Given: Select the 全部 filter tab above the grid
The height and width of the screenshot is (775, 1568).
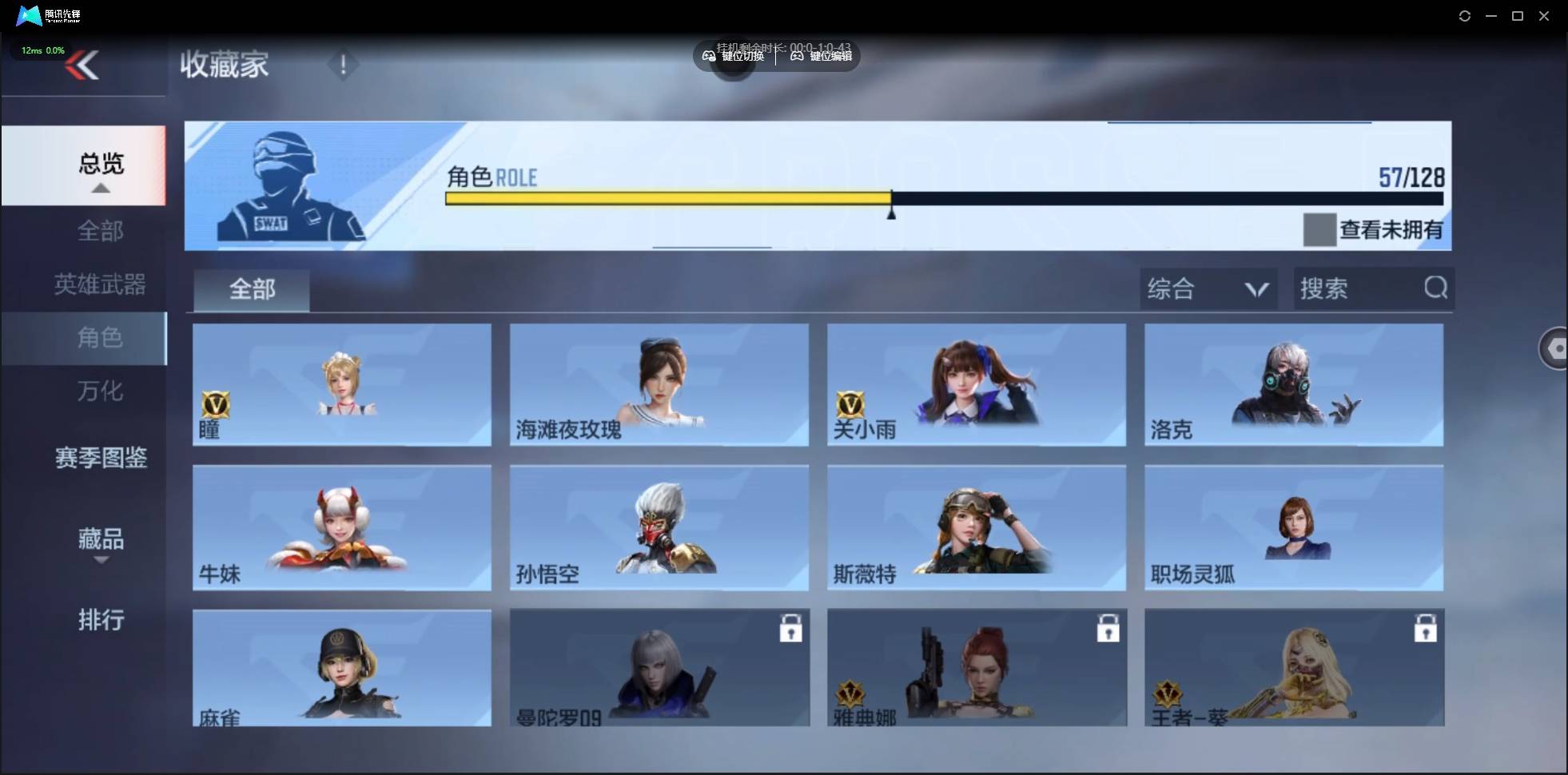Looking at the screenshot, I should coord(251,289).
